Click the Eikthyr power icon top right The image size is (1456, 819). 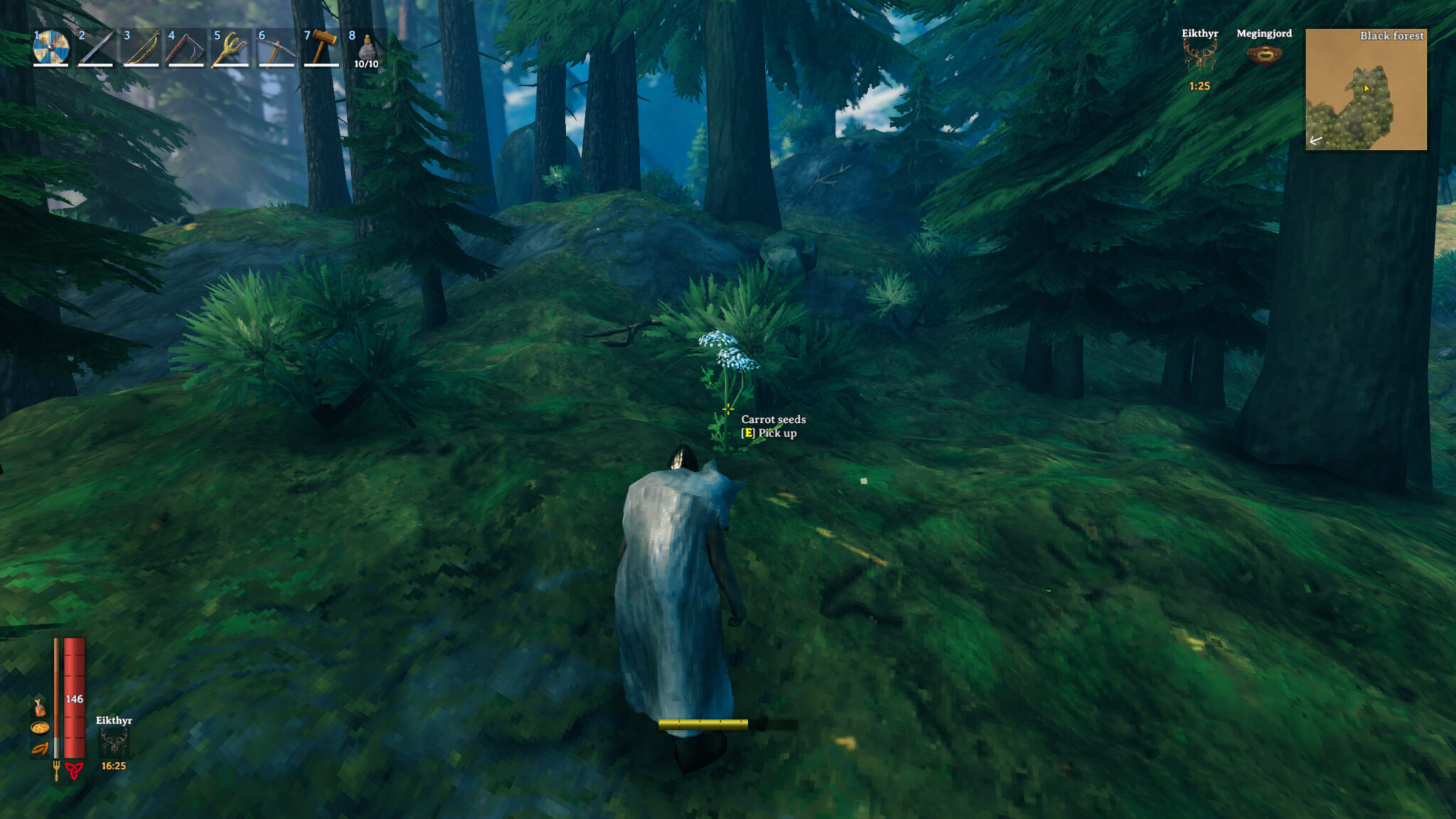pos(1199,54)
